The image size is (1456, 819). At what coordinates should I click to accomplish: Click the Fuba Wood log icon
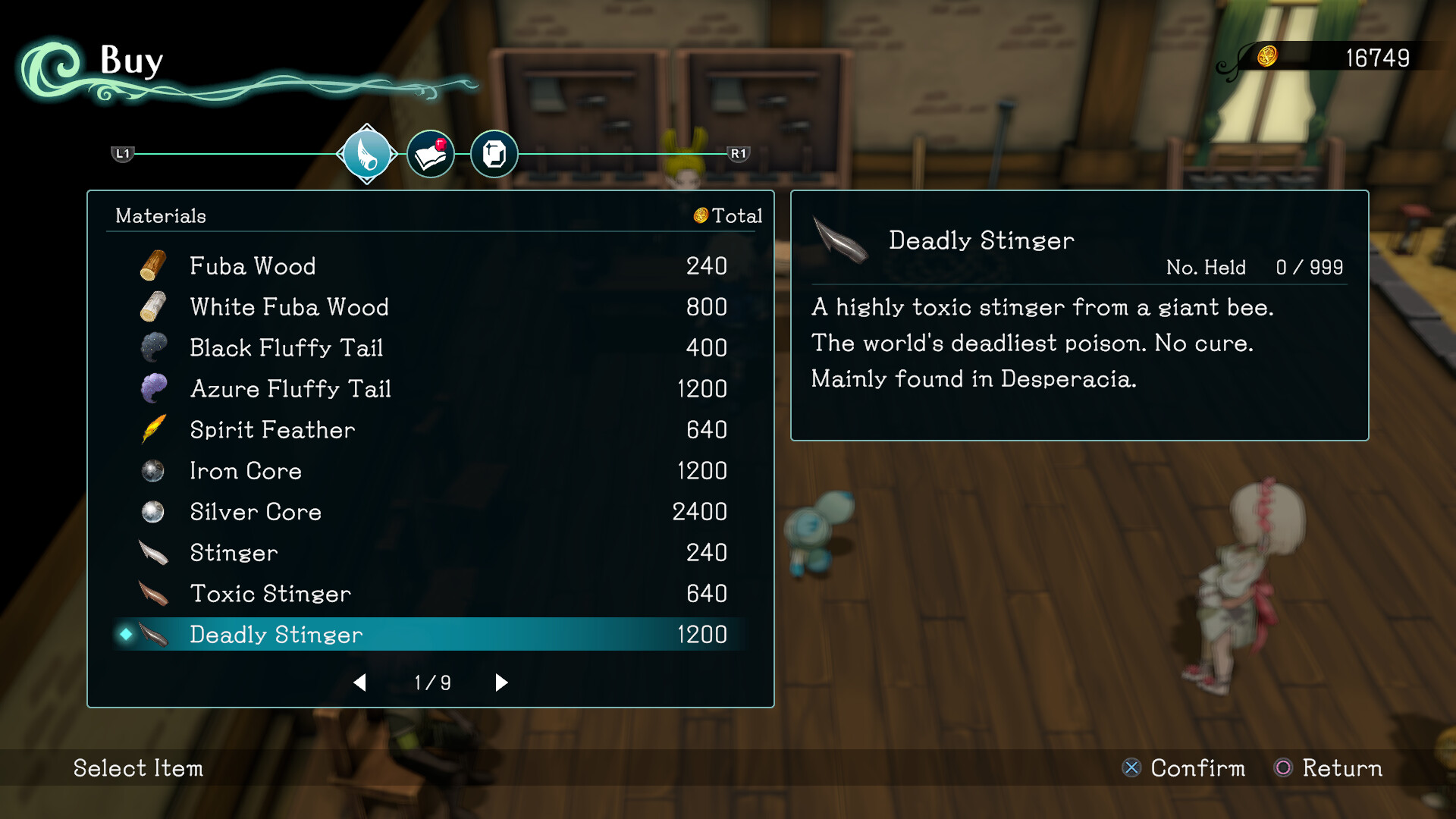(x=152, y=265)
